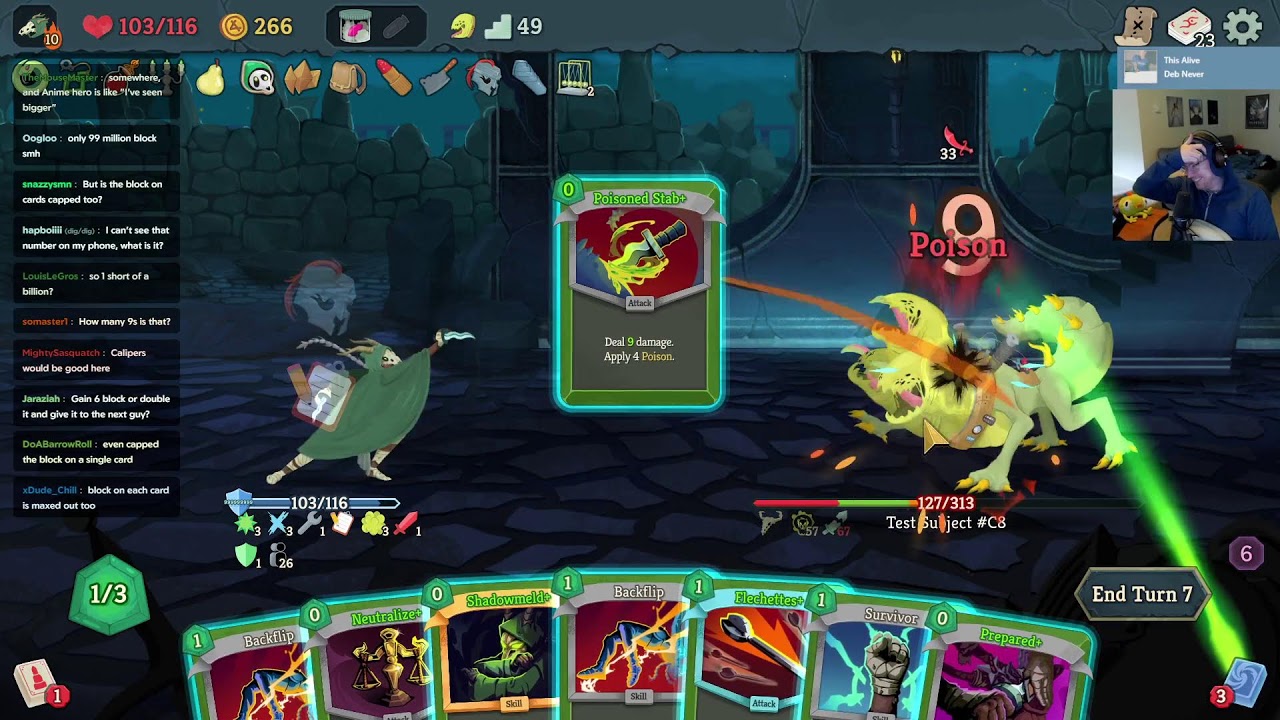This screenshot has width=1280, height=720.
Task: Open the map scroll
Action: [1137, 27]
